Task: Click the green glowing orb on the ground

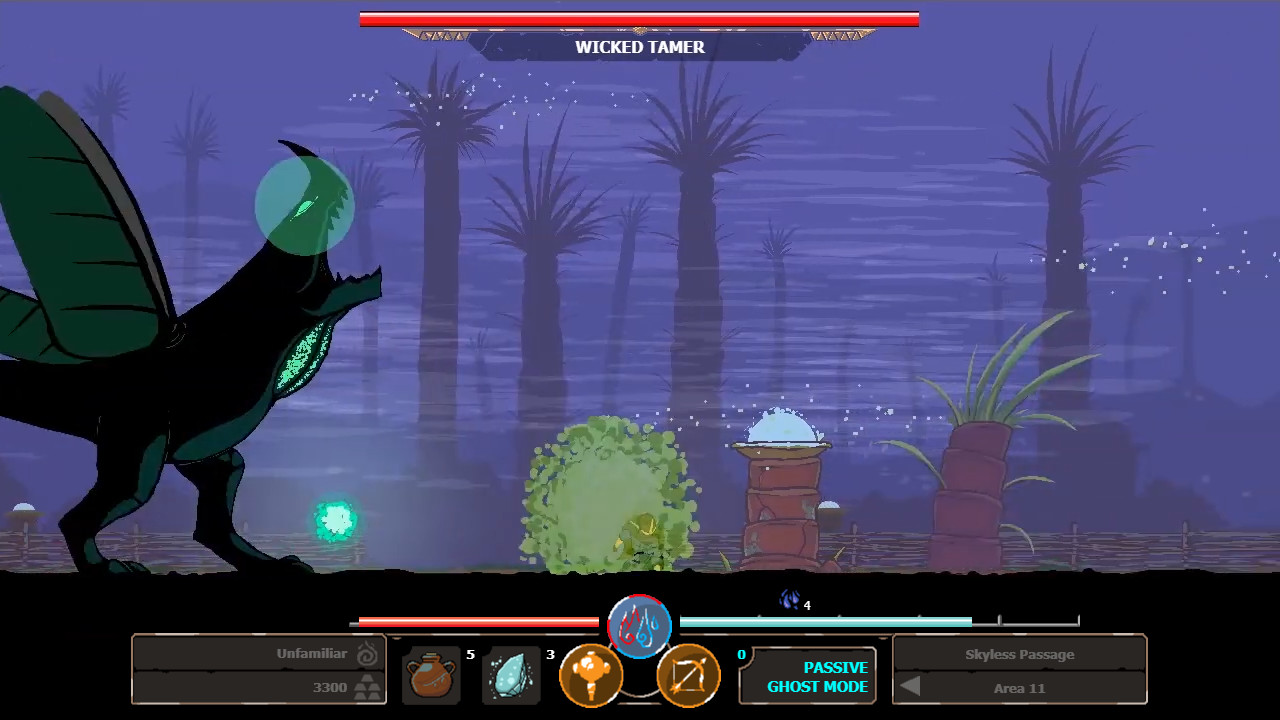Action: click(335, 520)
